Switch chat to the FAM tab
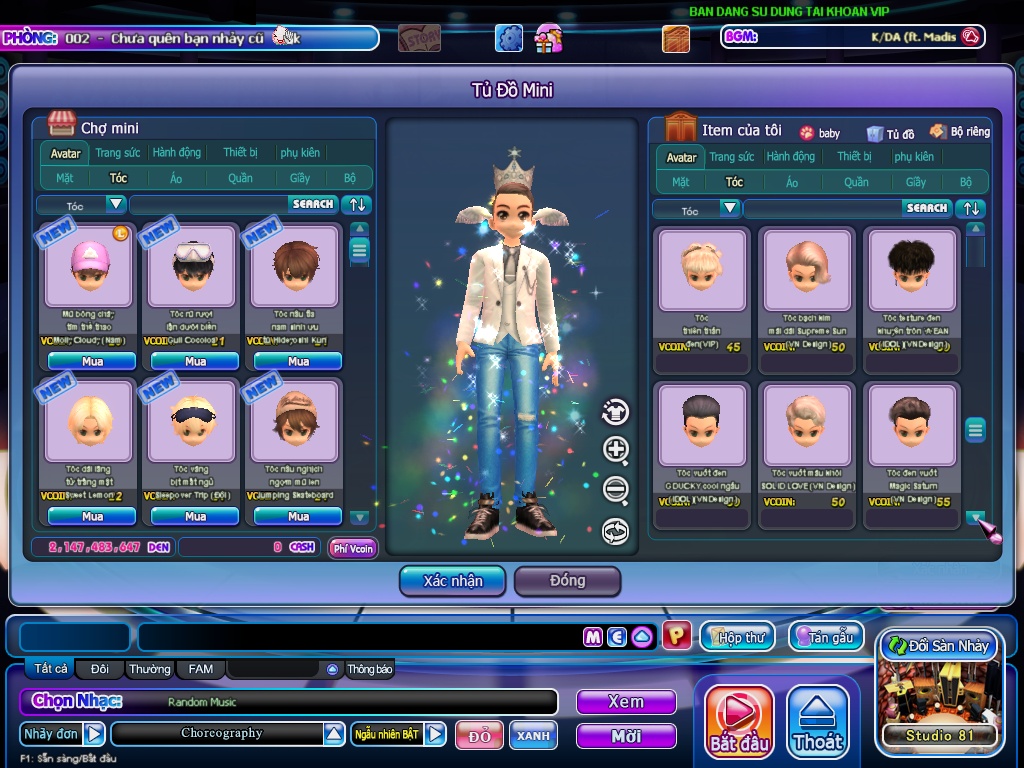 201,669
